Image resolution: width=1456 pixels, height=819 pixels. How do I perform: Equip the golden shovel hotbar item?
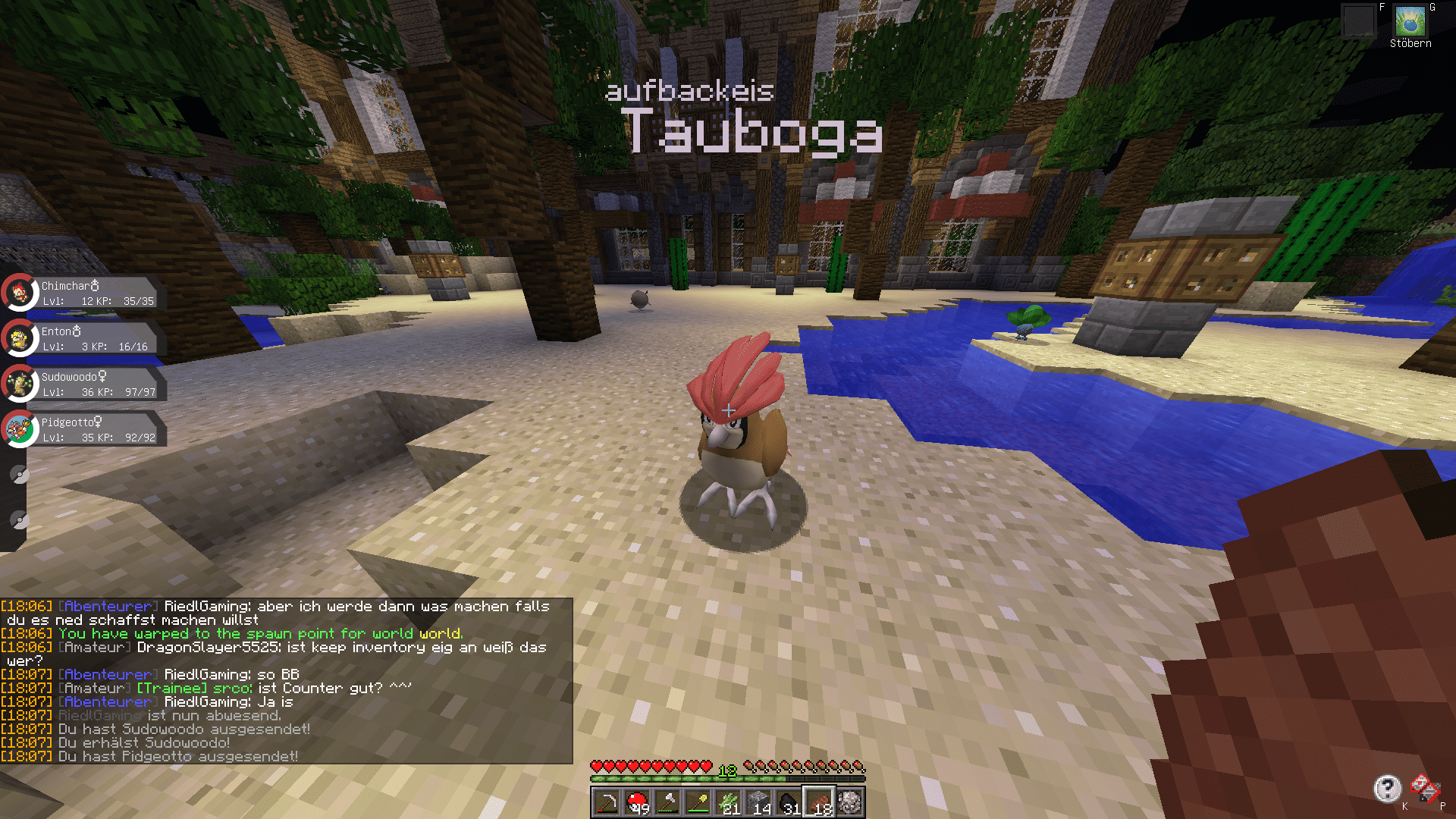(x=698, y=803)
